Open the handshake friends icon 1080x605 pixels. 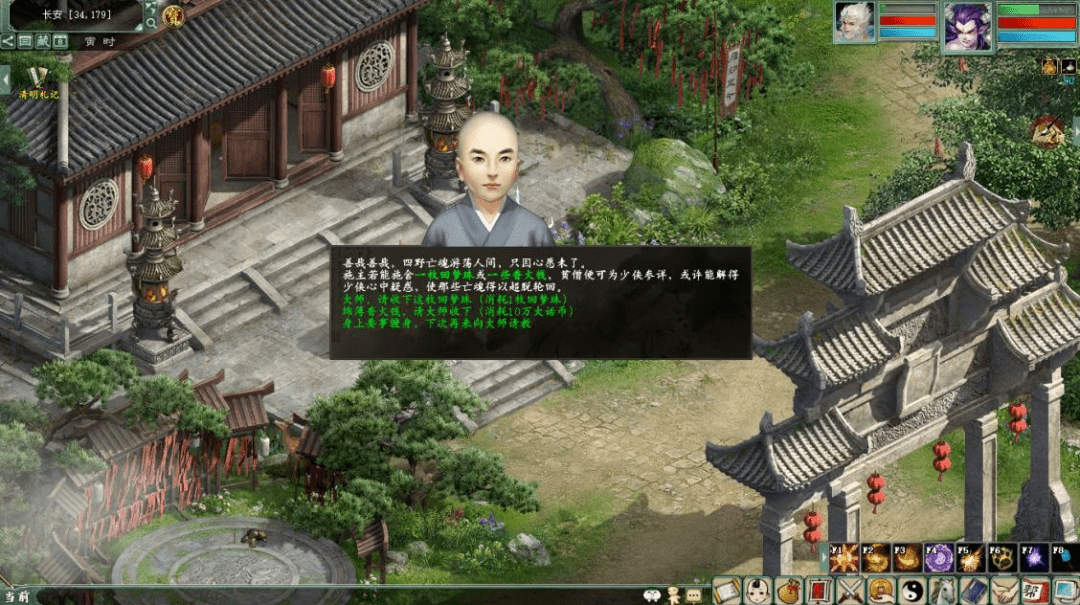[x=1003, y=591]
